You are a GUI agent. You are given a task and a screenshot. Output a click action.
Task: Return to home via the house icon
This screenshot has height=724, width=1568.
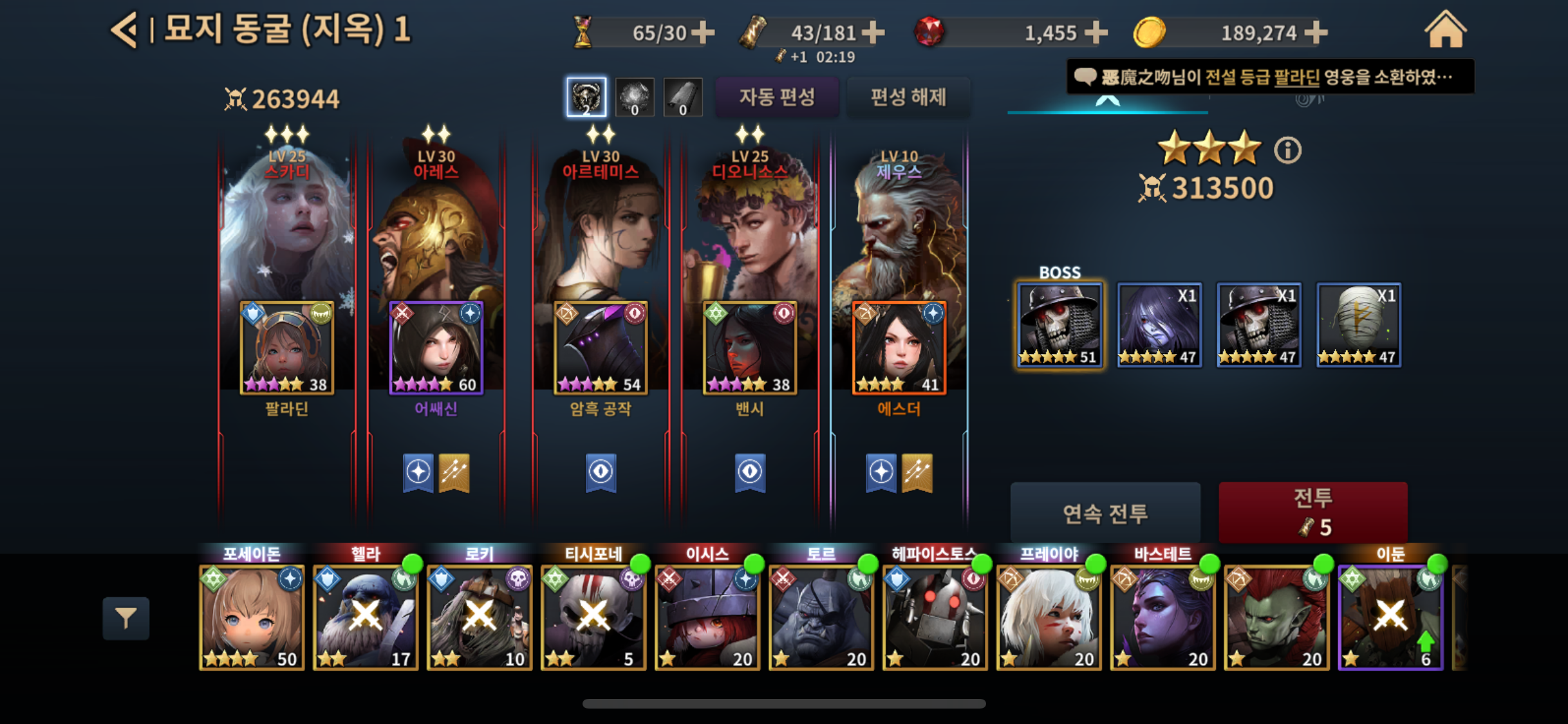pos(1445,30)
